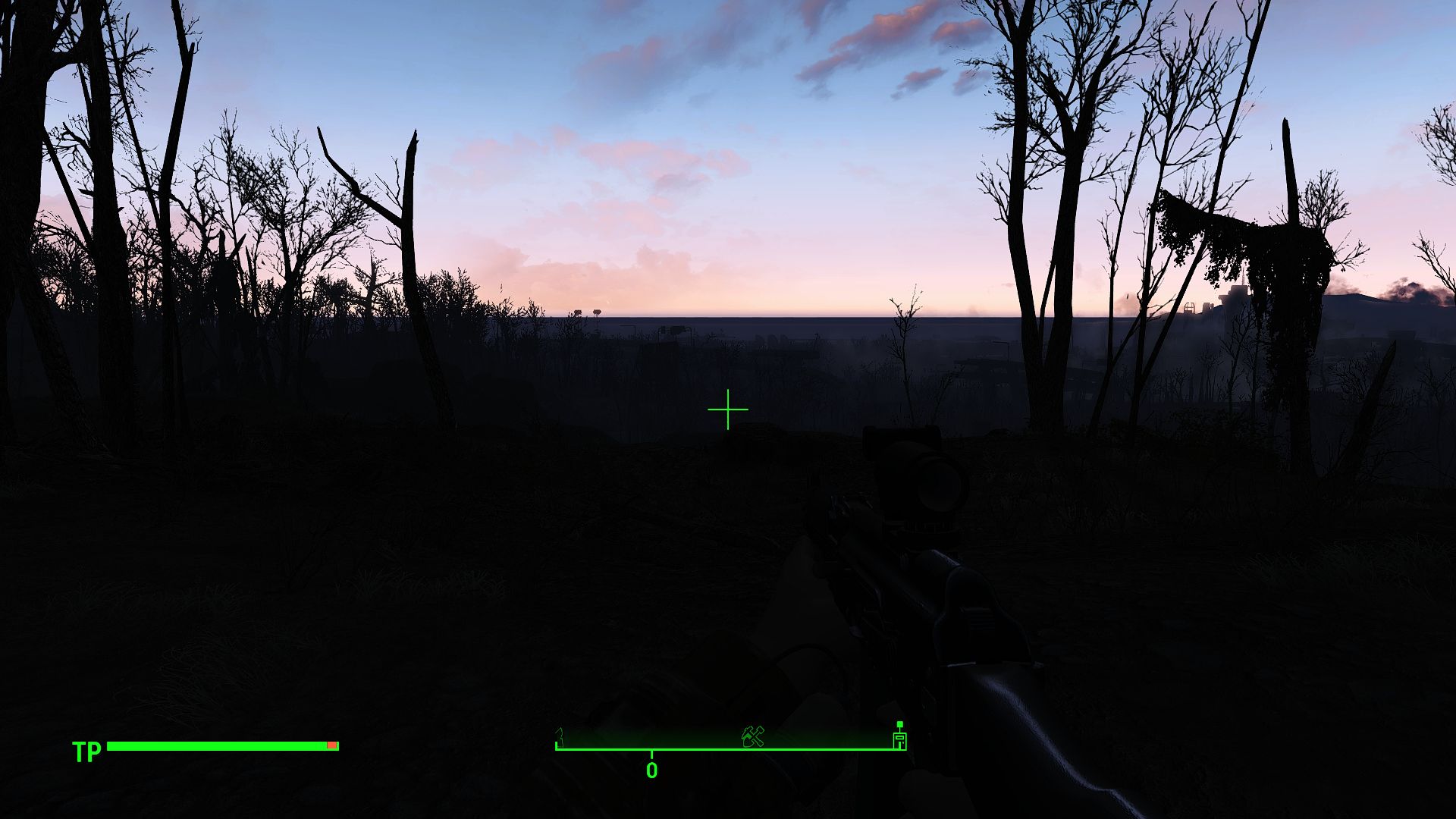Screen dimensions: 1456x819
Task: Select the ammo counter showing 0
Action: pos(651,768)
